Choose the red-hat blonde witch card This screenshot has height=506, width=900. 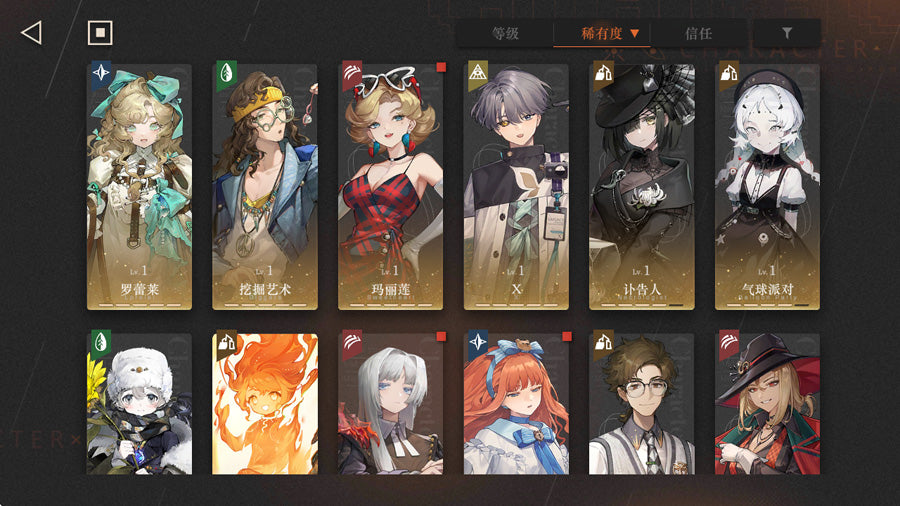click(767, 403)
